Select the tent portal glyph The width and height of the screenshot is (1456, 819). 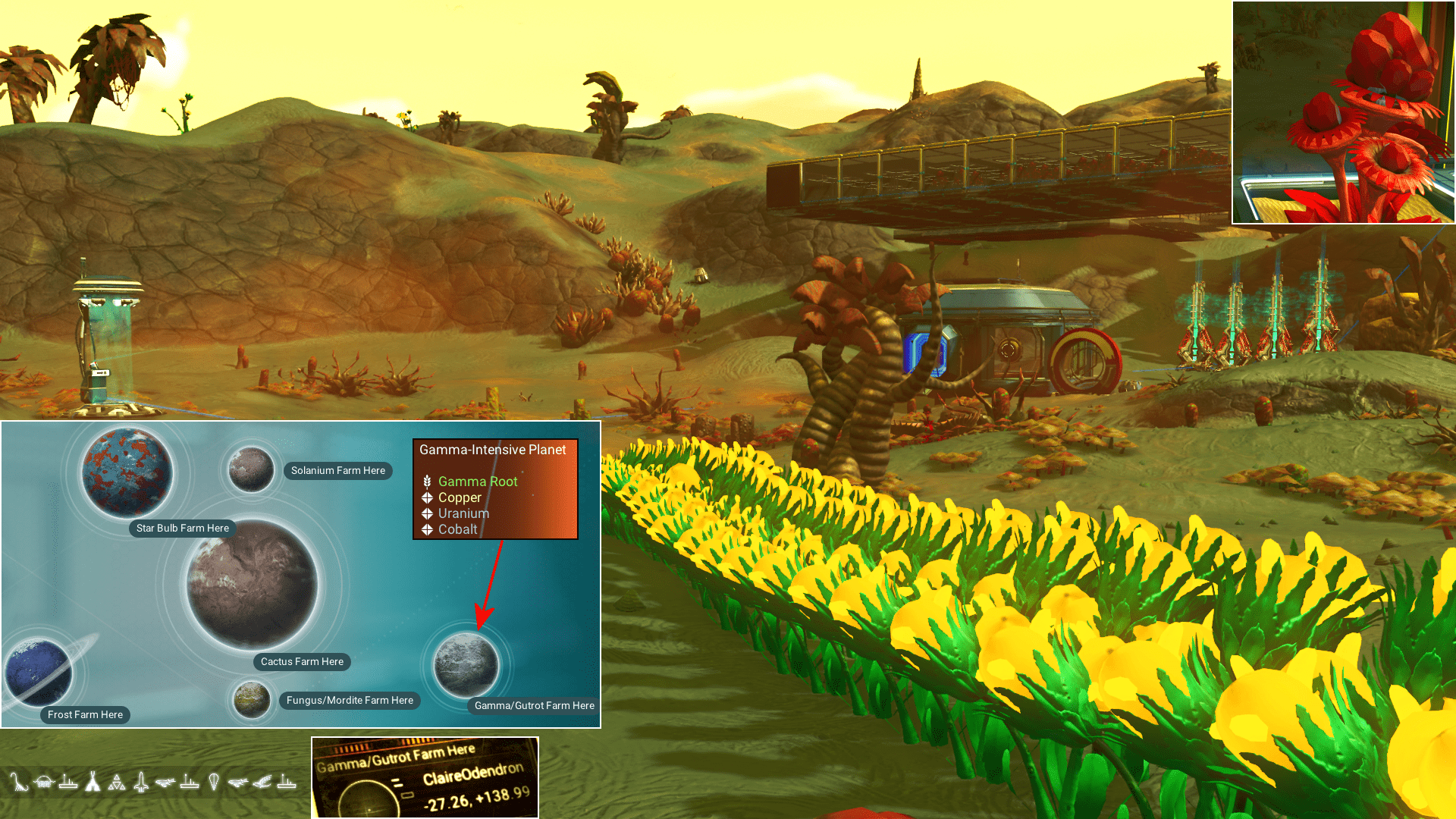click(x=93, y=781)
